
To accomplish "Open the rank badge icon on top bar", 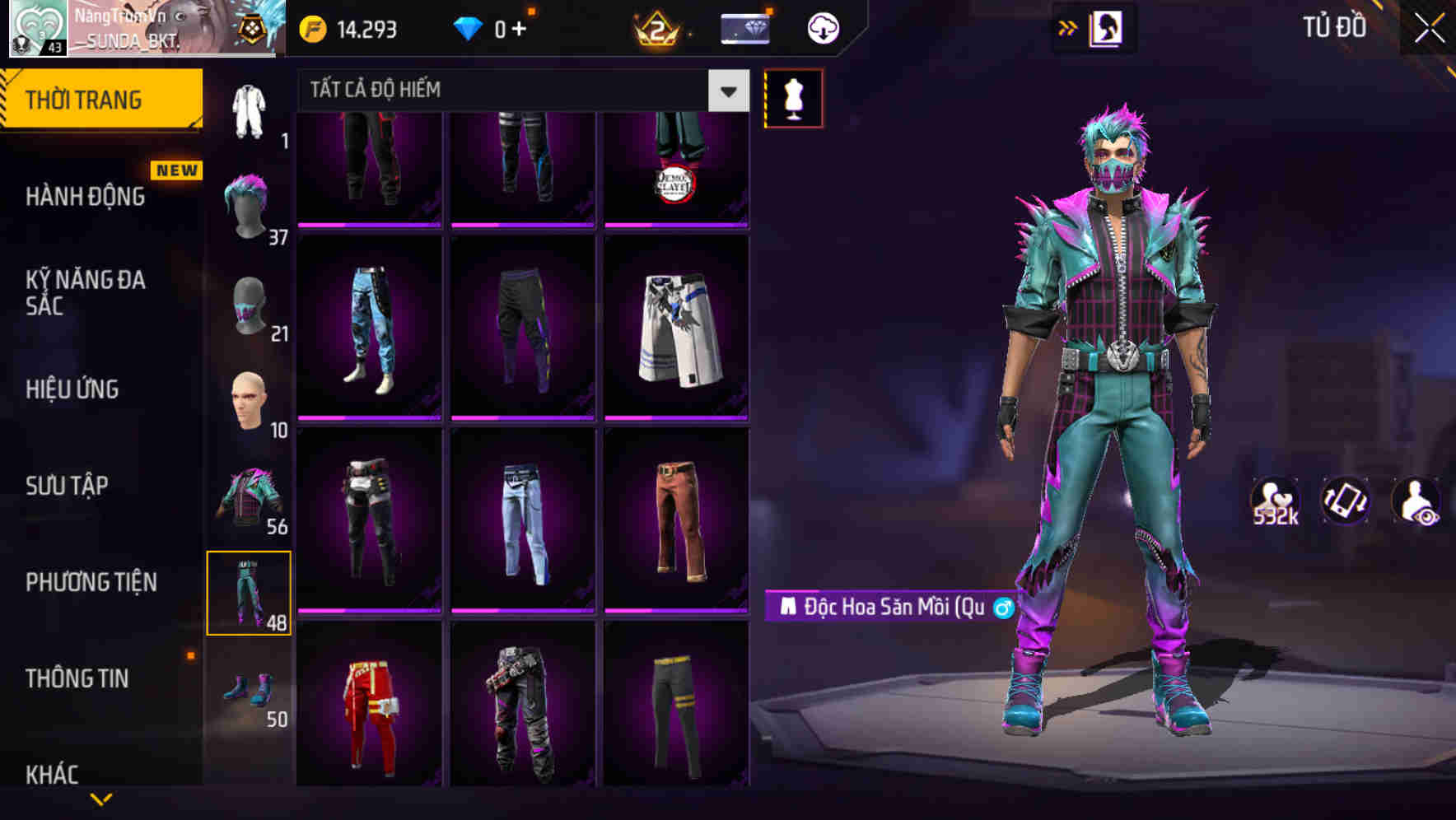I will 657,29.
